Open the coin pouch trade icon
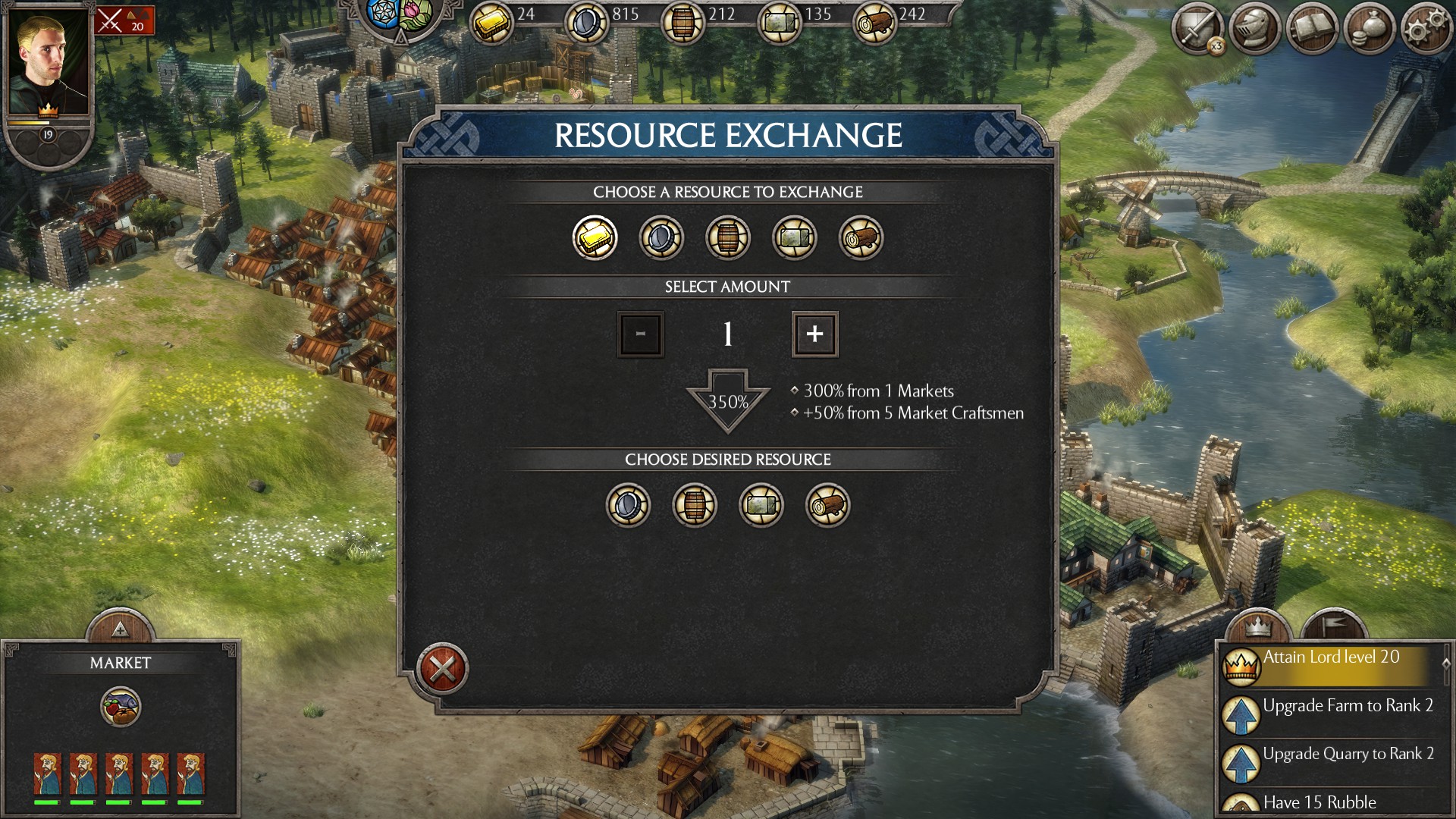 pos(1368,28)
